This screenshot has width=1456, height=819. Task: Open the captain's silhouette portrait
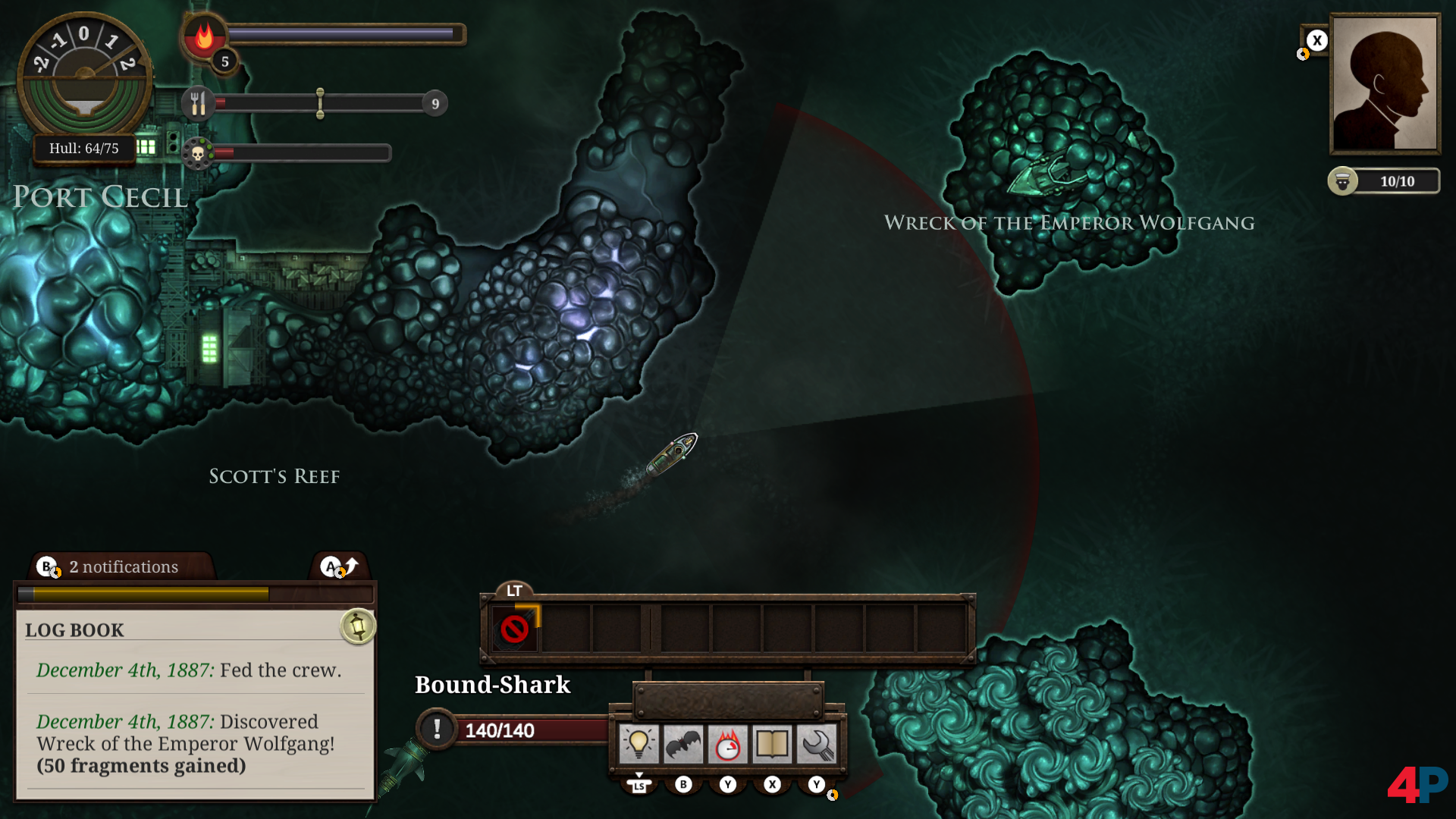tap(1385, 83)
